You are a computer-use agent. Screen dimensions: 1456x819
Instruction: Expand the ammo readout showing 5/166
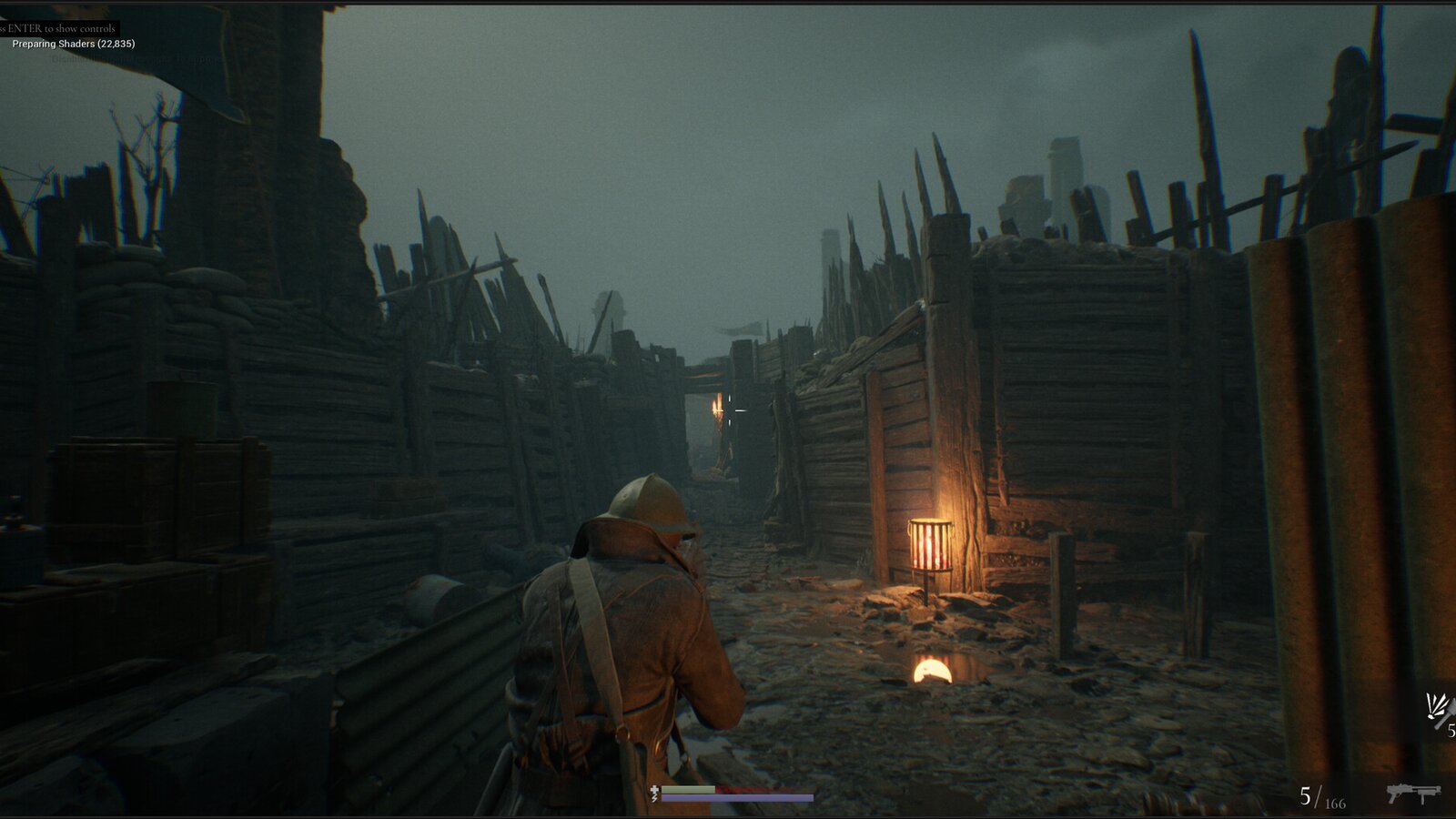1319,799
